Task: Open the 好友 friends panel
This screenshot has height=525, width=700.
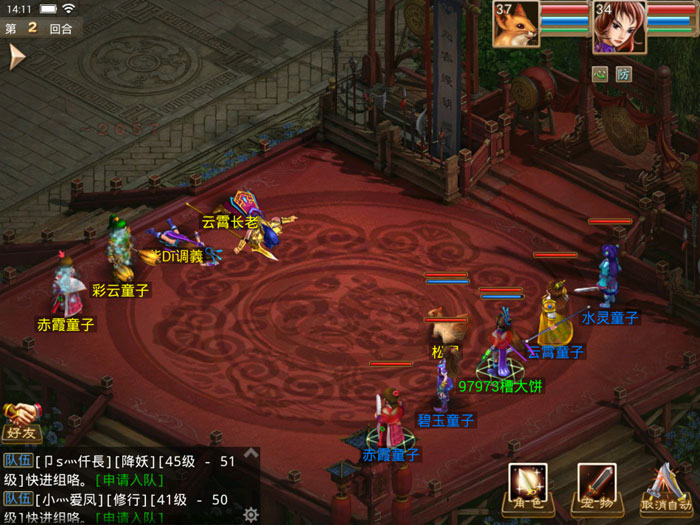Action: pyautogui.click(x=20, y=422)
